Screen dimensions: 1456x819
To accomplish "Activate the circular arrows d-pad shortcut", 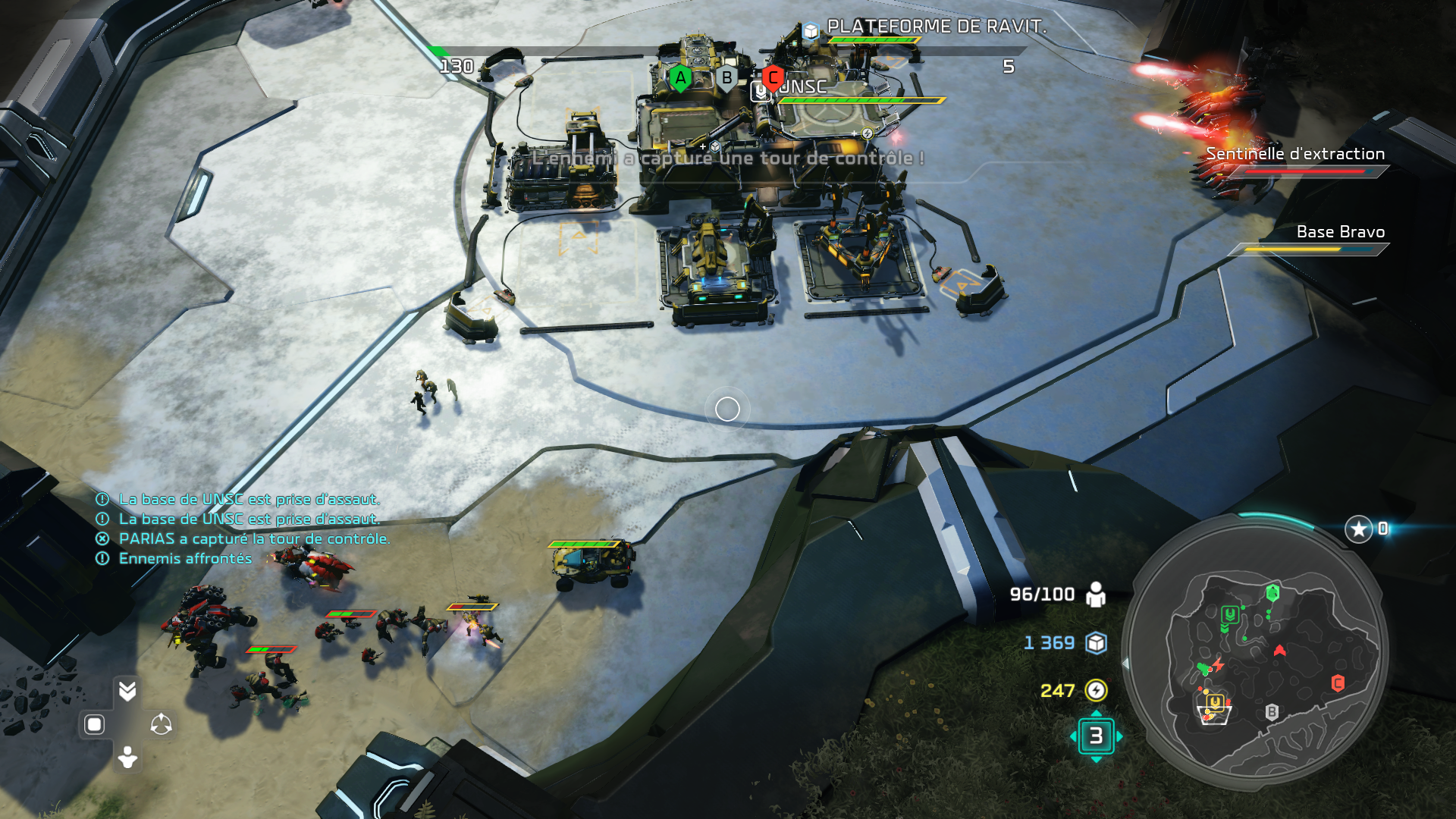I will pyautogui.click(x=161, y=725).
